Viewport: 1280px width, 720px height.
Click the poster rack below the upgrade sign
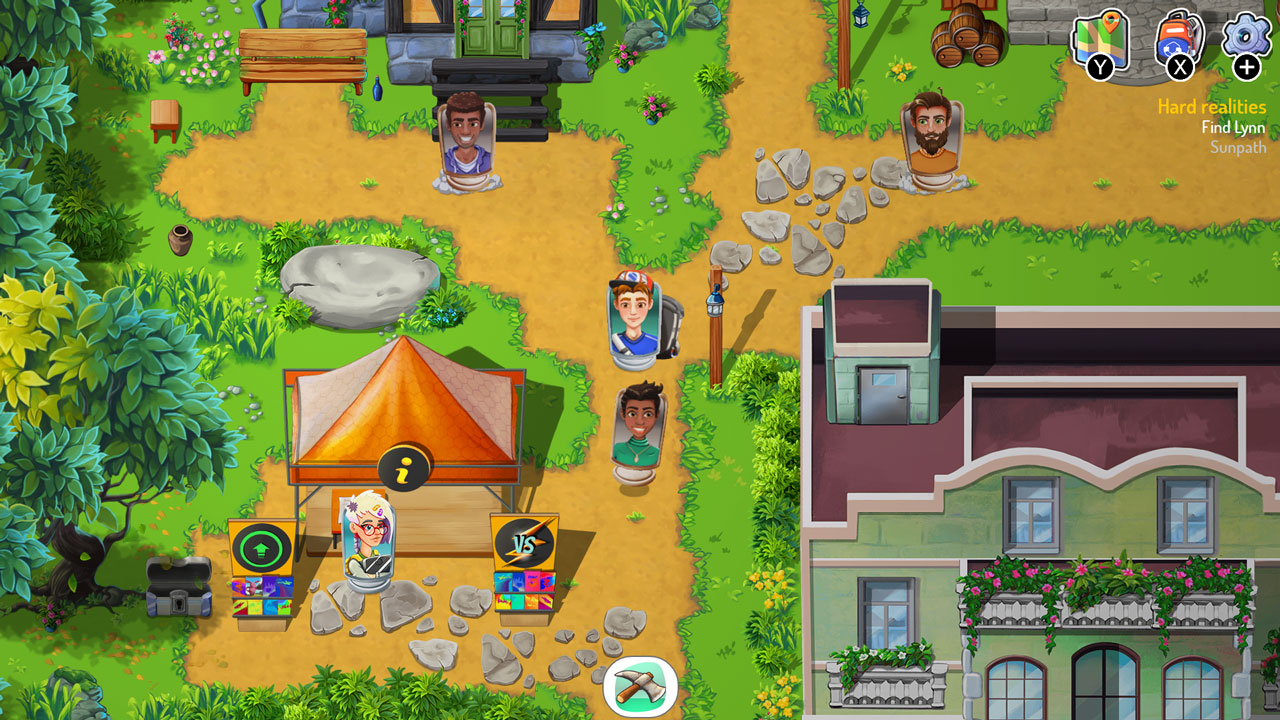(261, 599)
